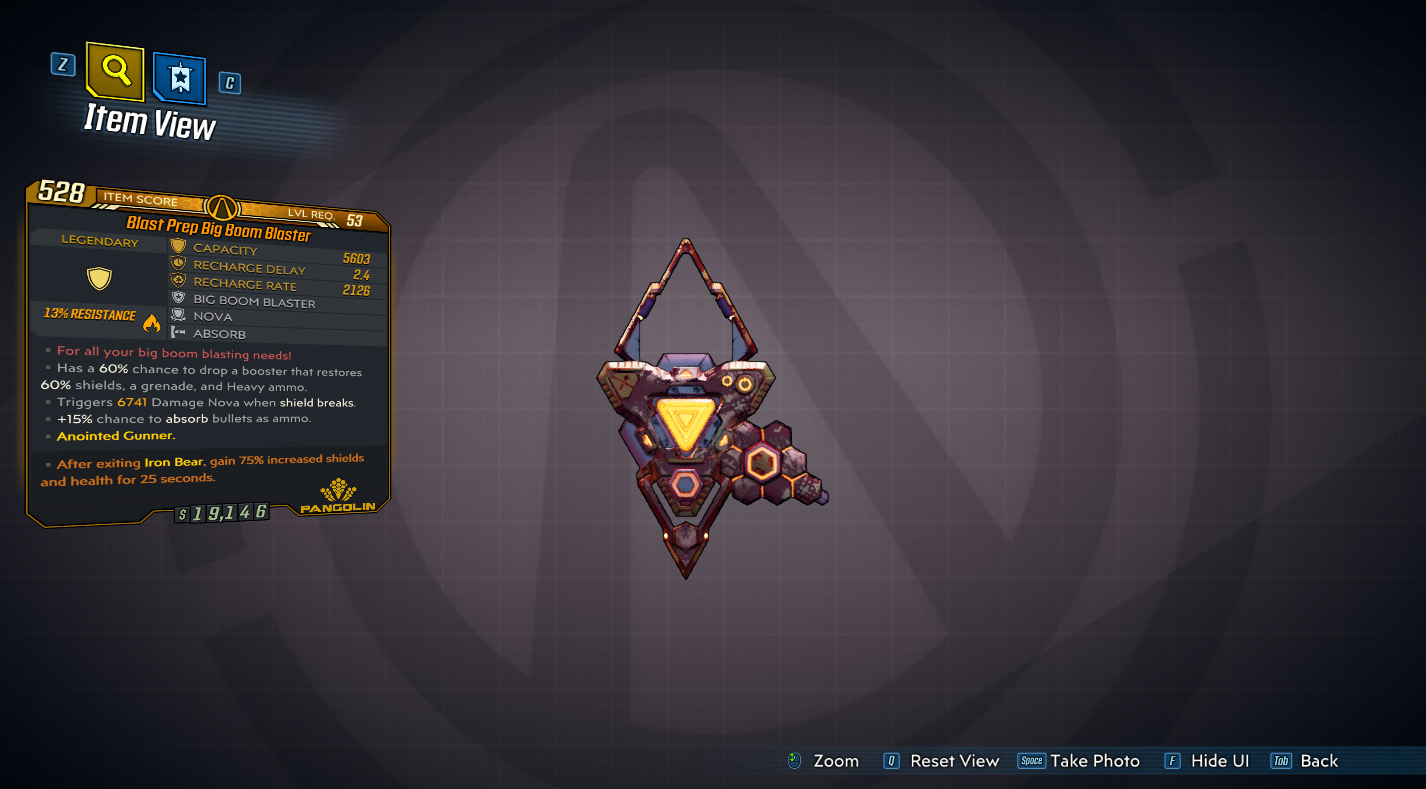Click Take Photo in the bottom bar

[x=1079, y=761]
